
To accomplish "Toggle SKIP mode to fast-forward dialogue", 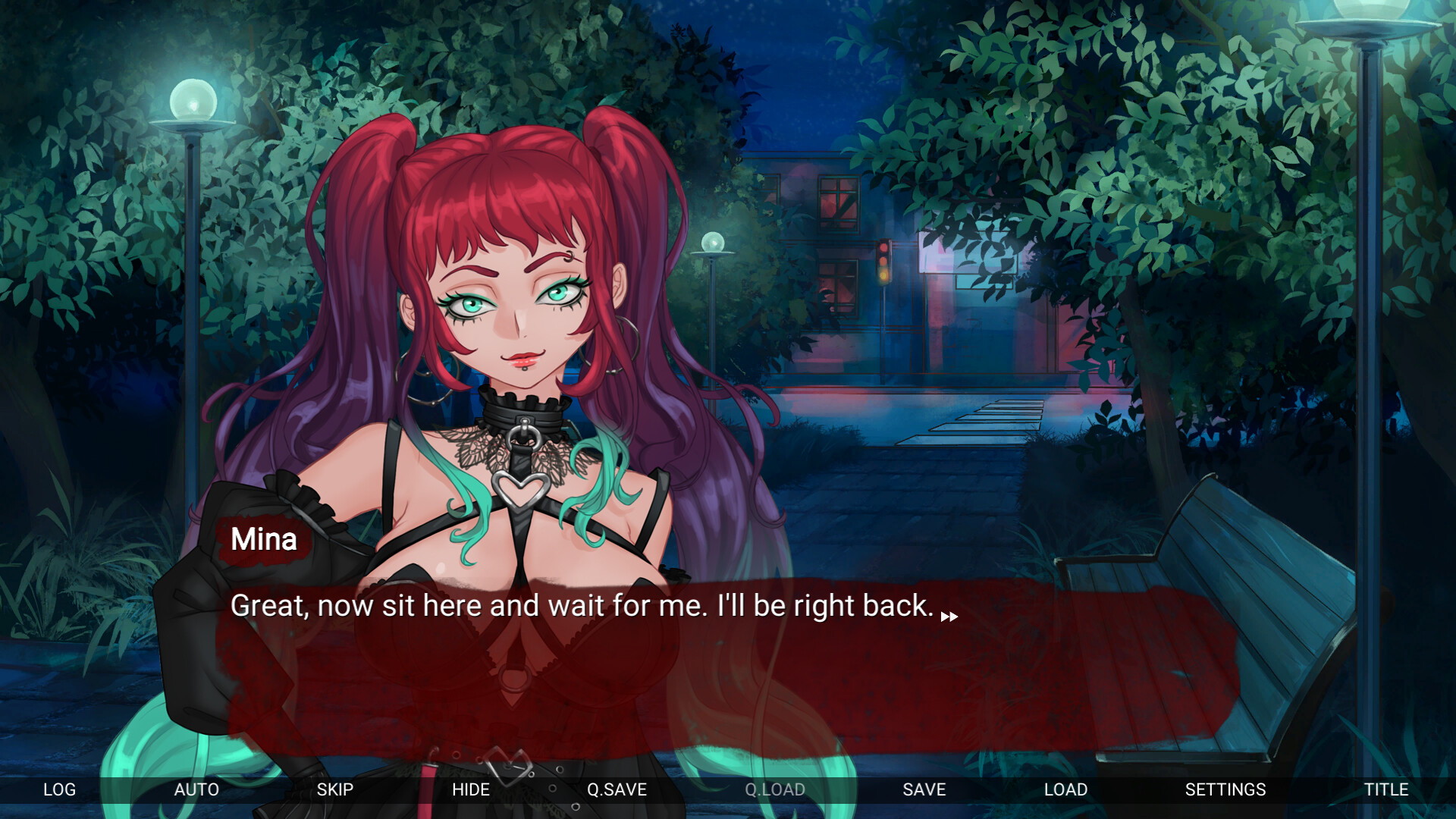I will [x=334, y=789].
